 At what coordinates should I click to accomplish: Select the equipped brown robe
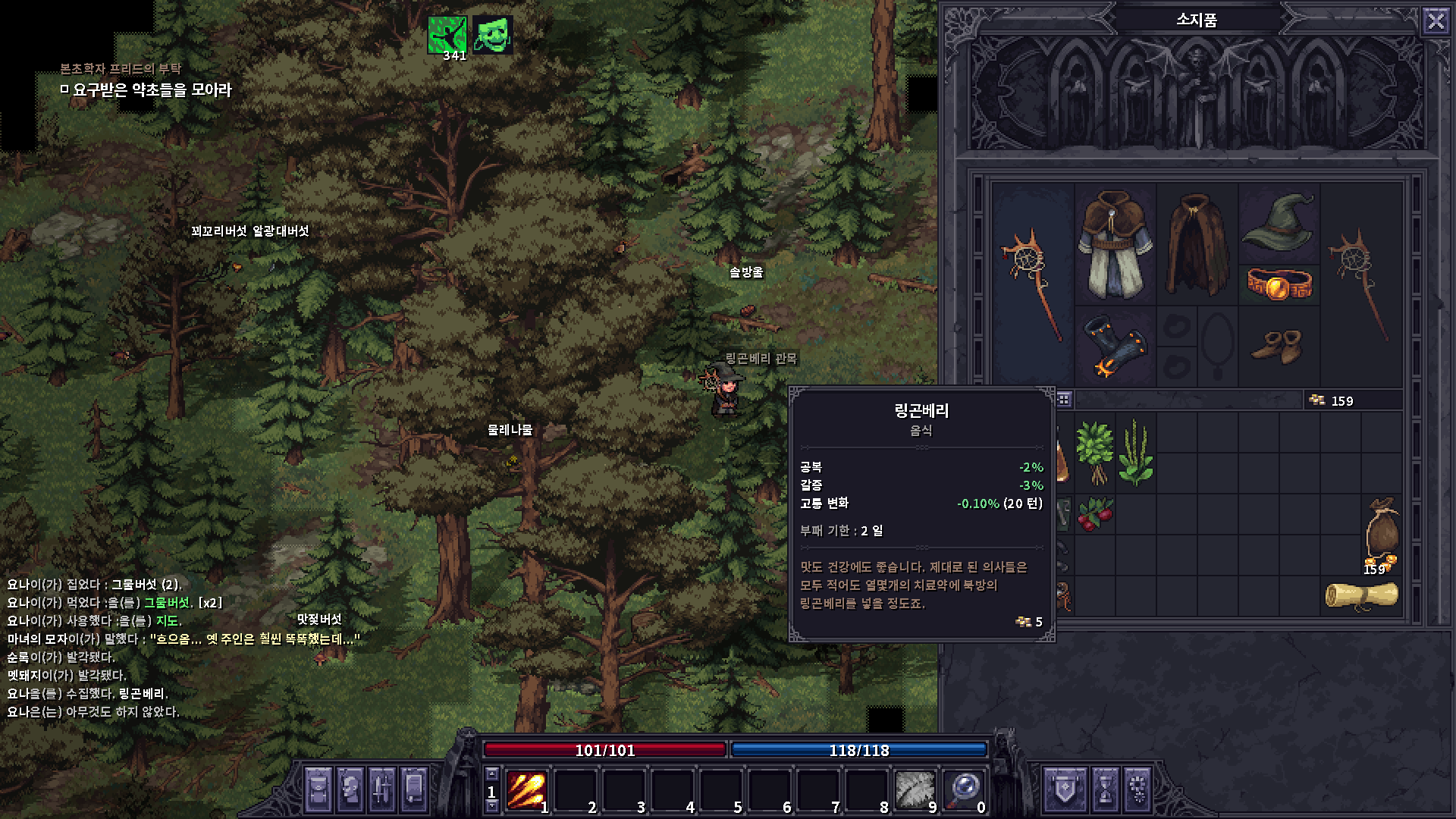[x=1115, y=244]
